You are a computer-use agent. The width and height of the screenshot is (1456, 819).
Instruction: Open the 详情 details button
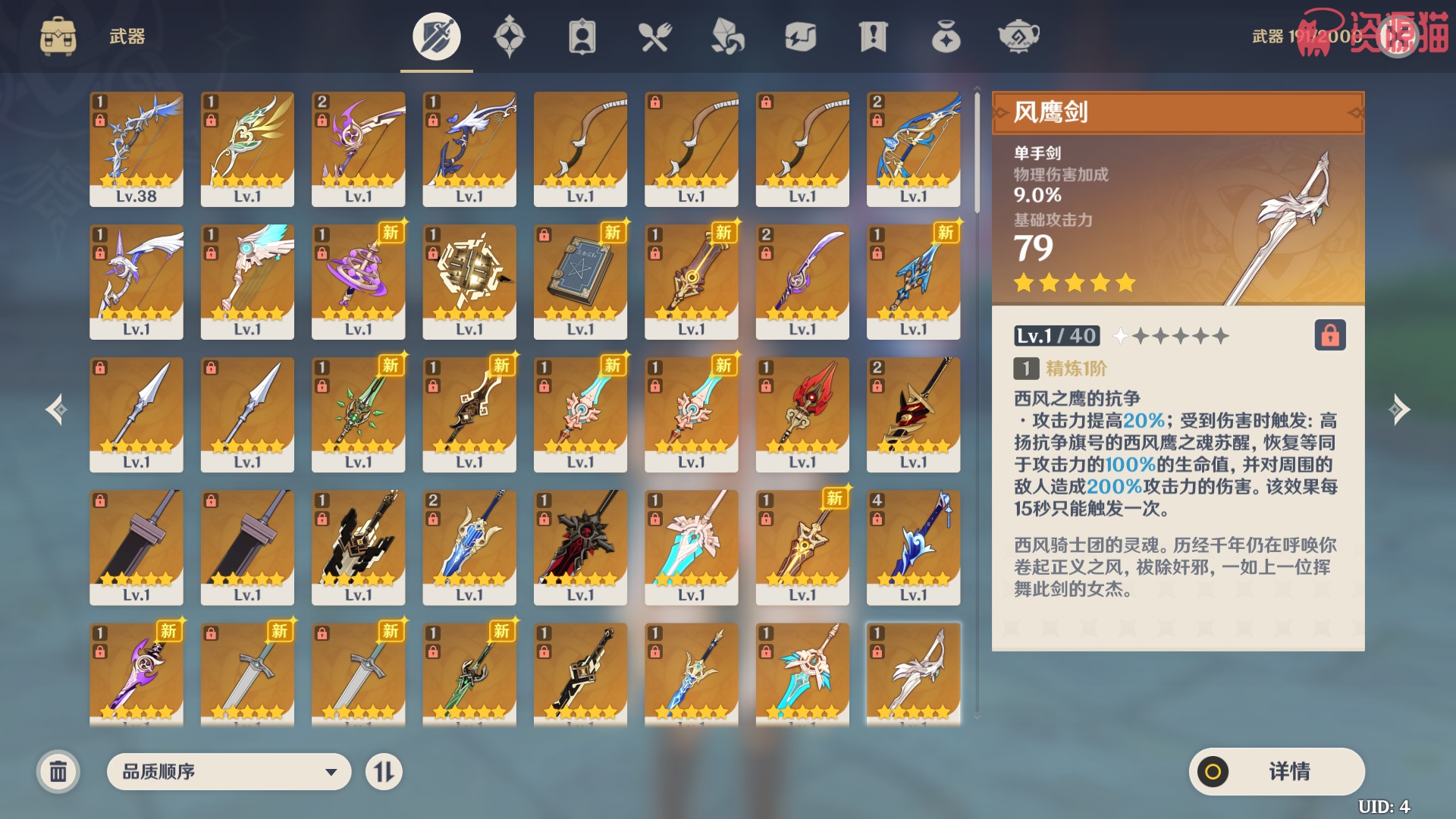click(x=1276, y=772)
